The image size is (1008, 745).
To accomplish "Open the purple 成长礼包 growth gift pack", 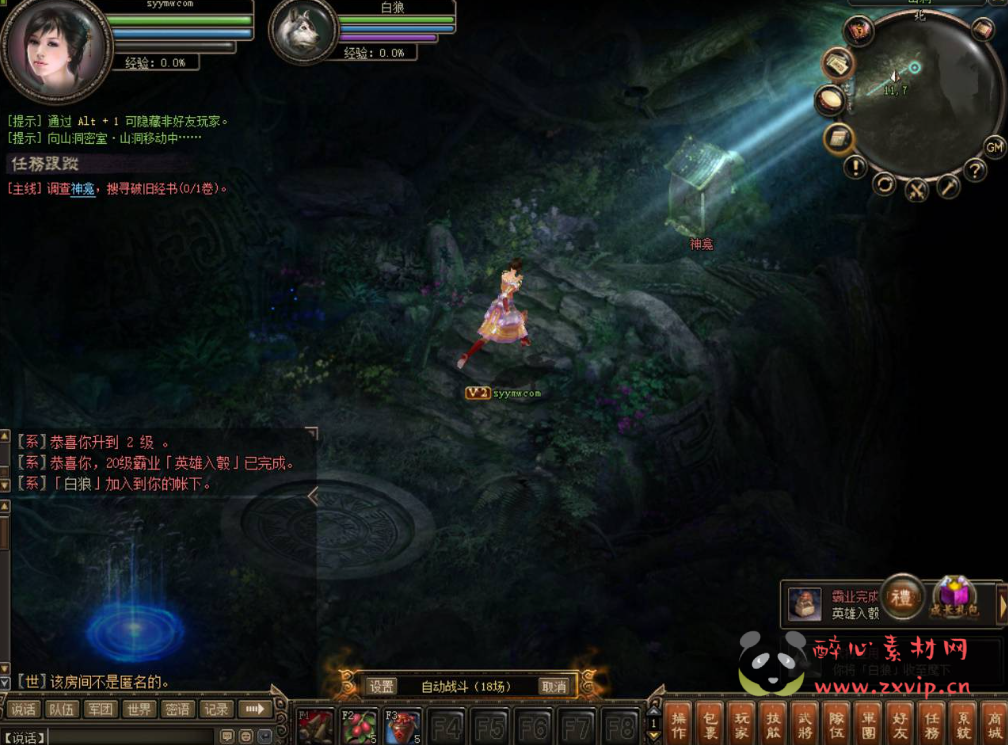I will coord(953,597).
